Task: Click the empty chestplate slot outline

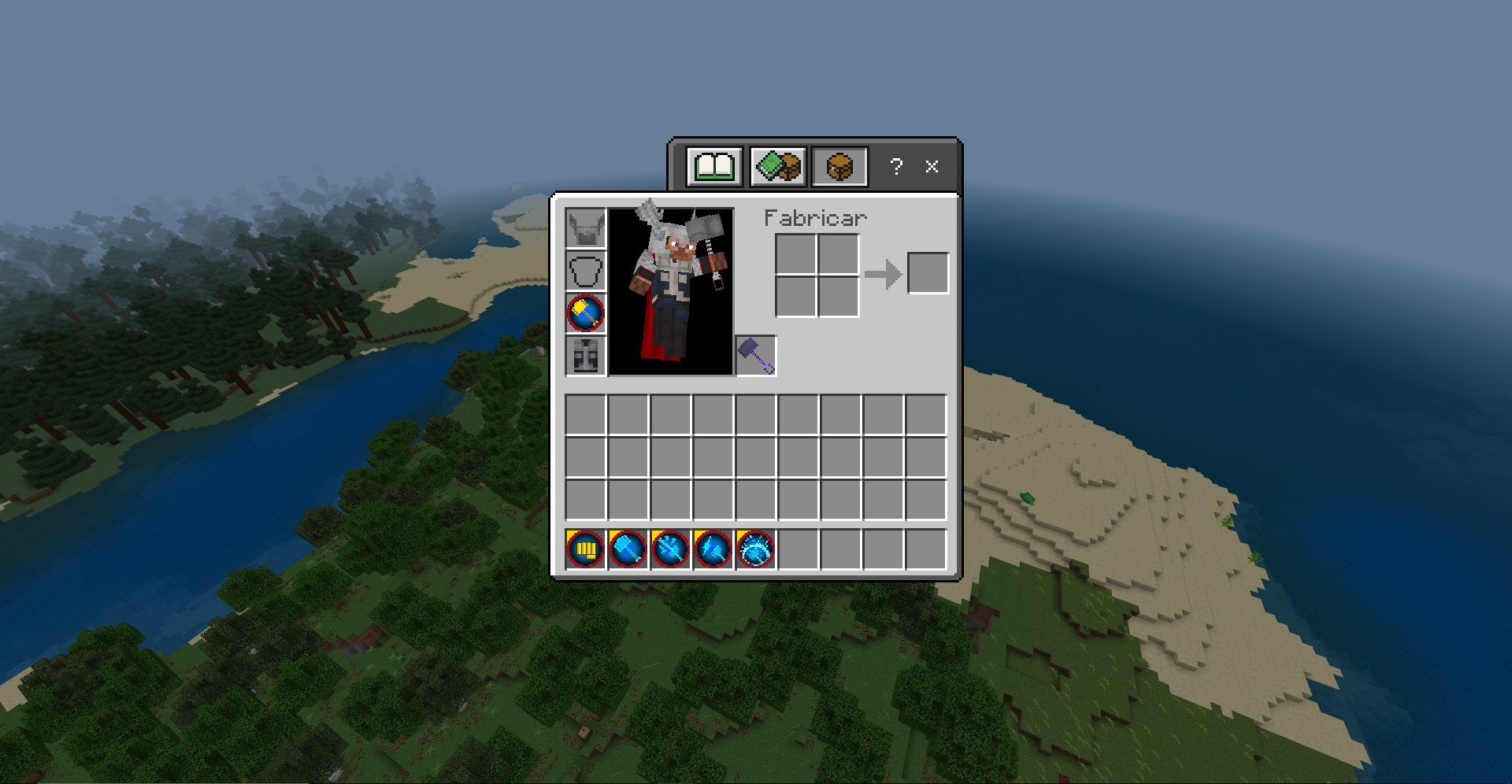Action: pos(585,272)
